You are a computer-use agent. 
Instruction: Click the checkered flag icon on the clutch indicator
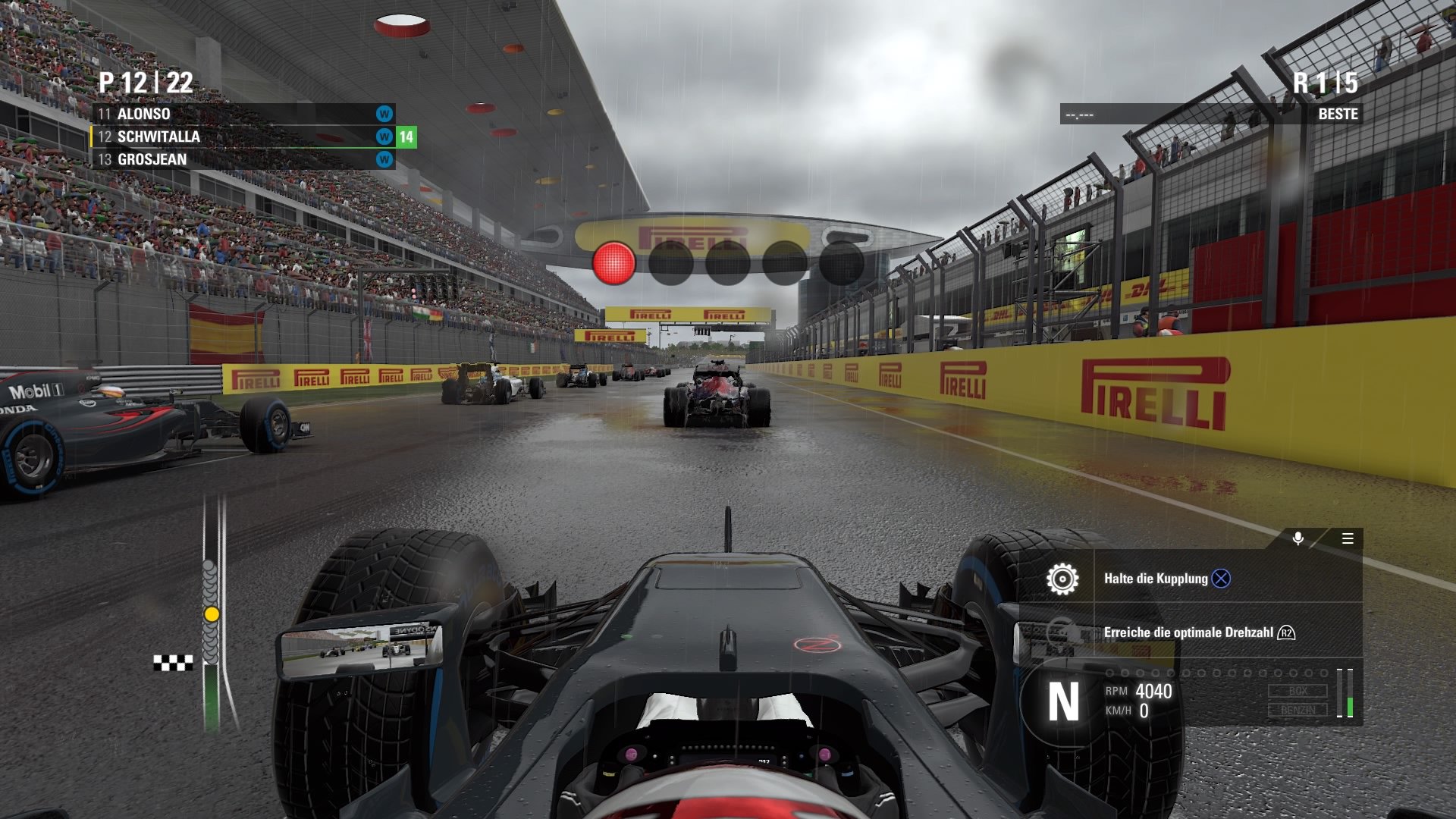(x=174, y=664)
